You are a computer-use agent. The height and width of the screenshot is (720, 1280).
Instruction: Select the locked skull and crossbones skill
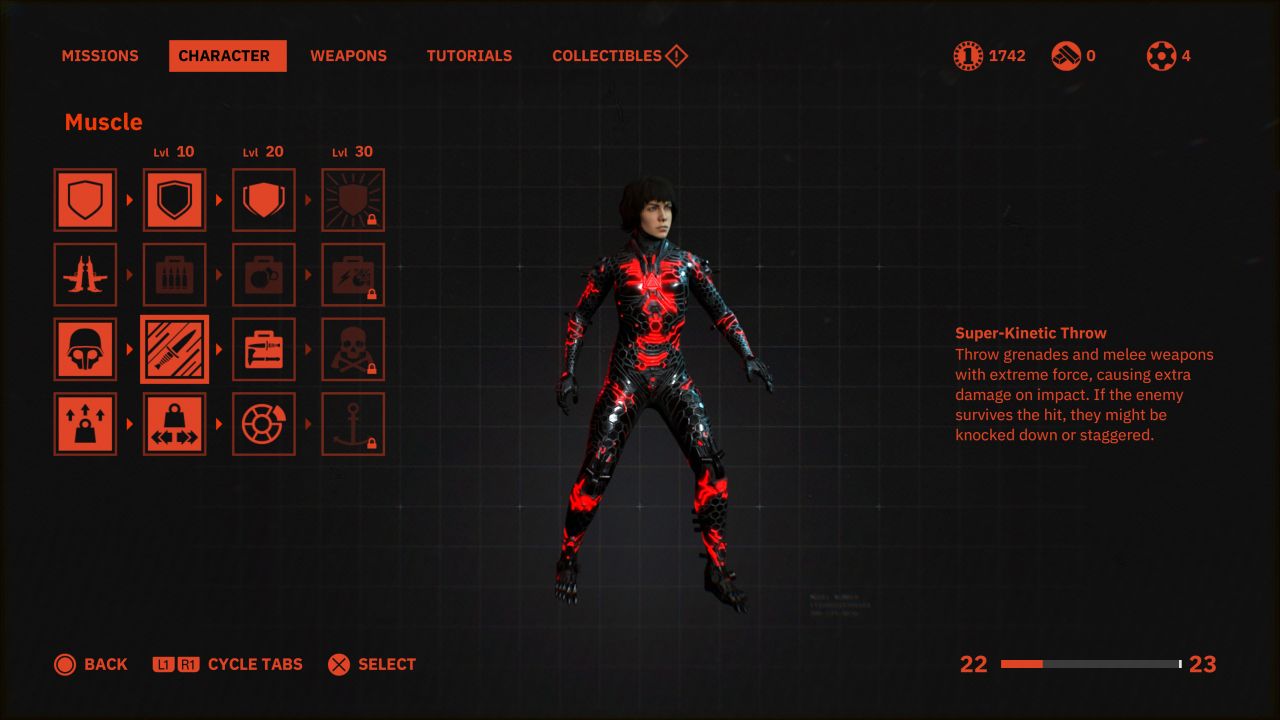[x=353, y=349]
